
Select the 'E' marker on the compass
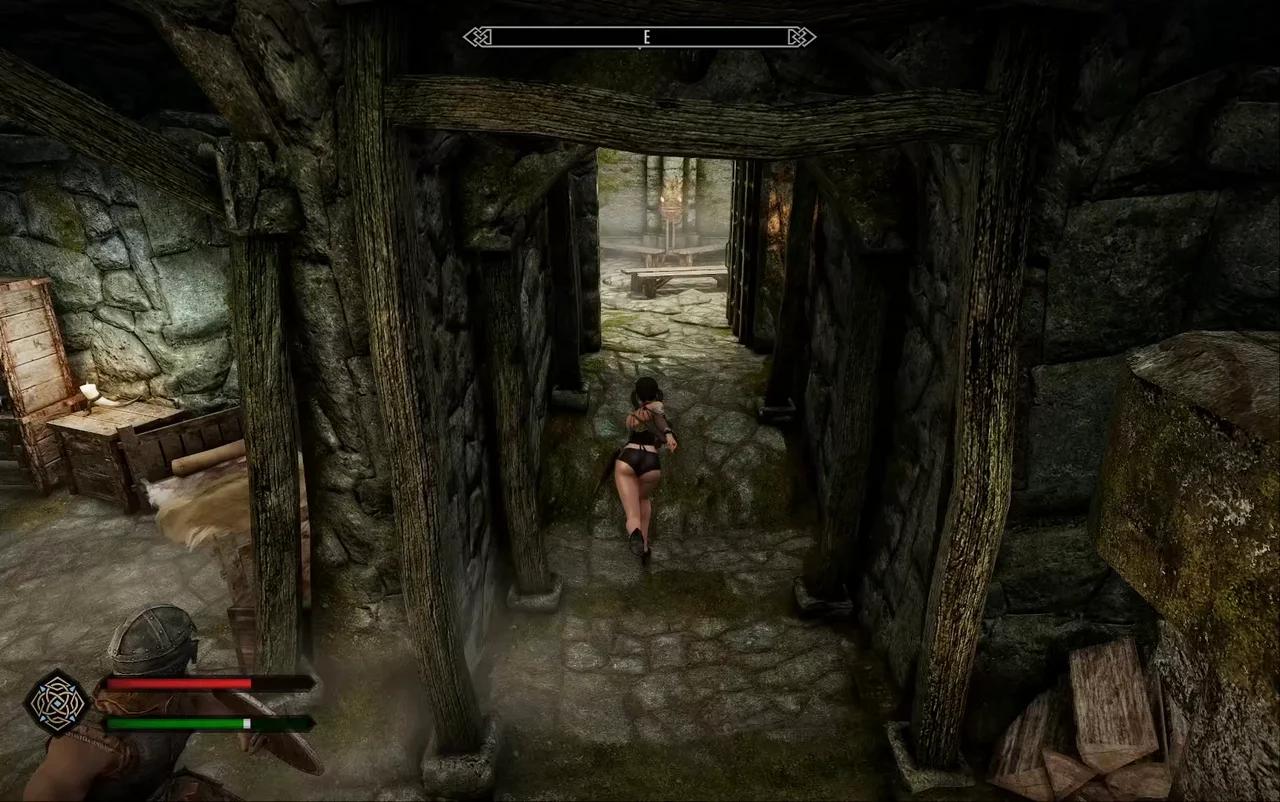tap(646, 37)
